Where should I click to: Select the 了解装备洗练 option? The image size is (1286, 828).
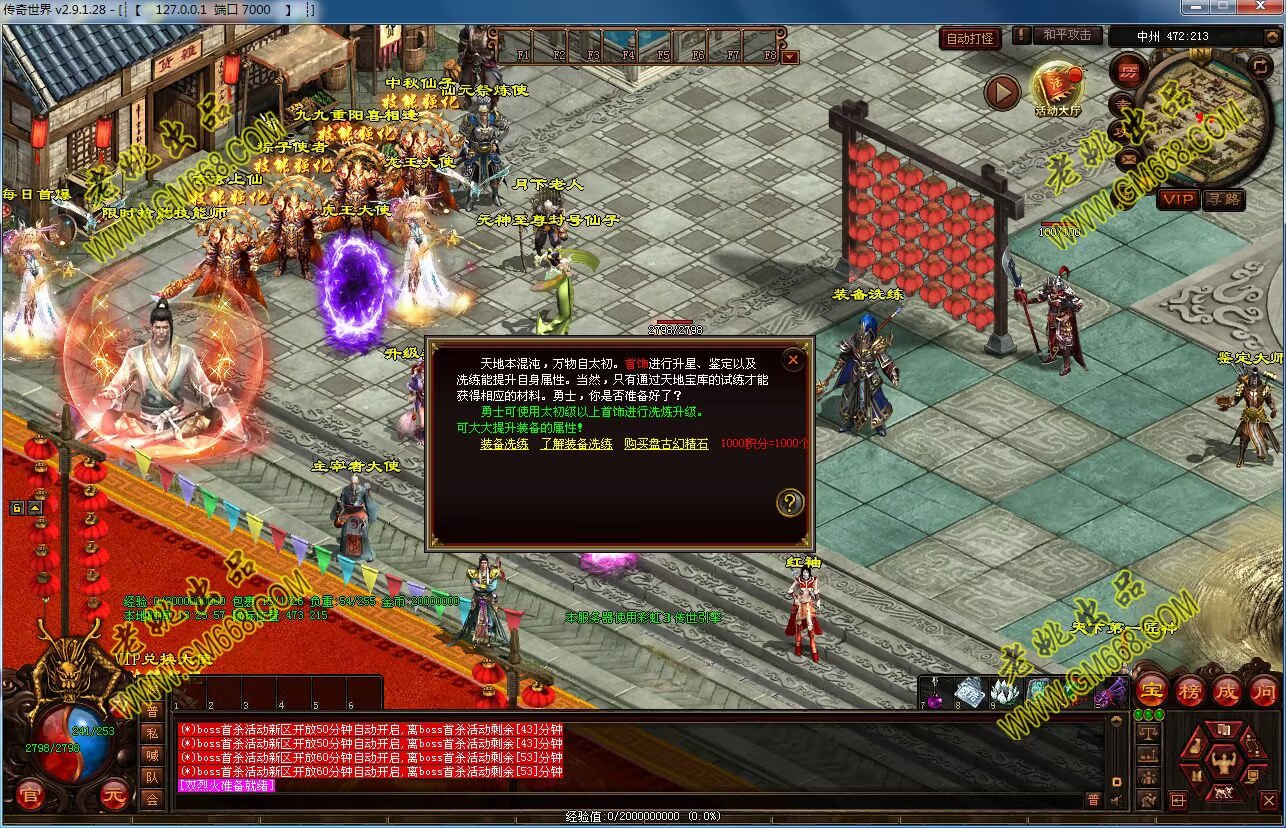pyautogui.click(x=576, y=444)
